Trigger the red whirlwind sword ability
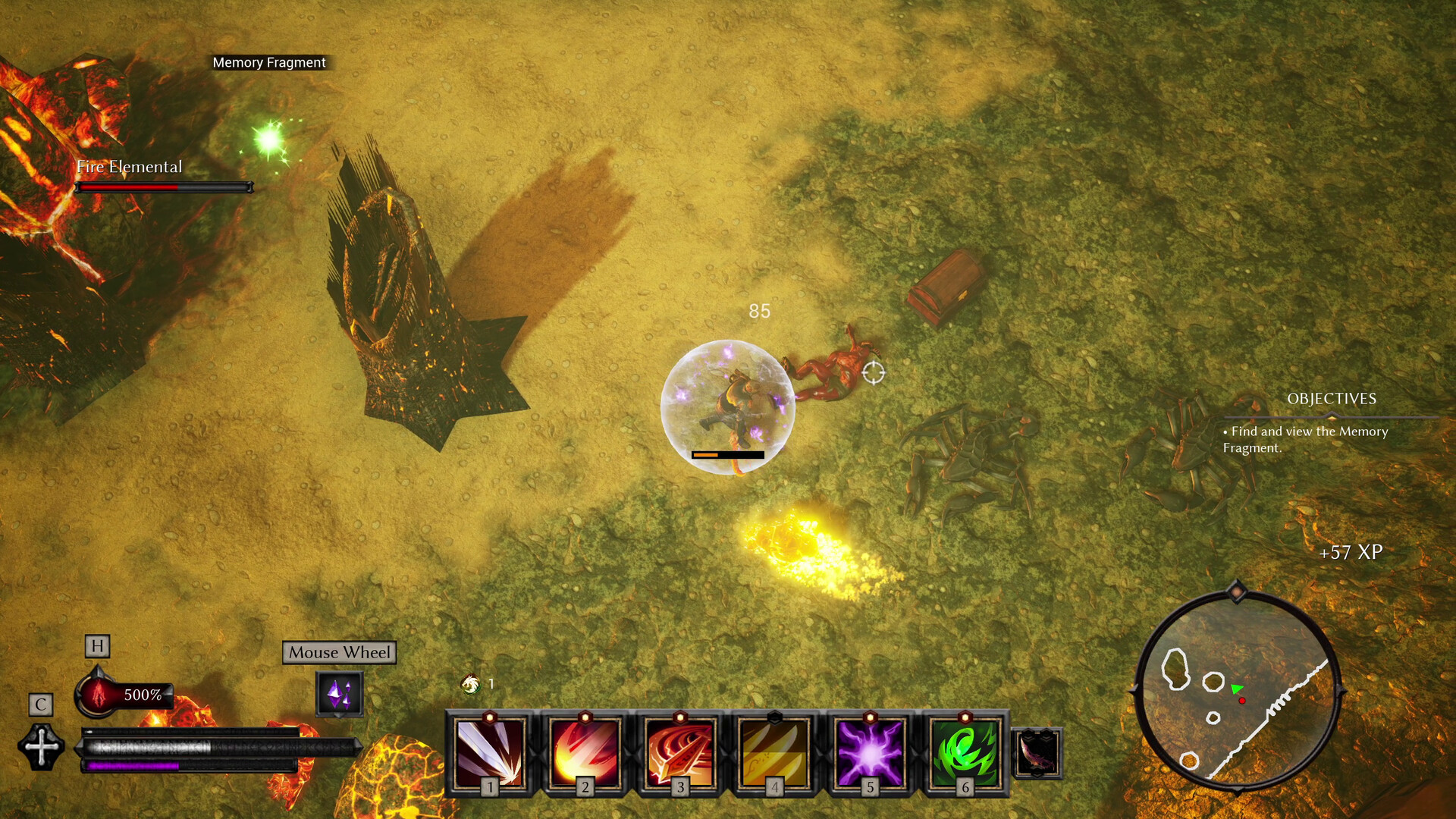Screen dimensions: 1456x819 680,752
